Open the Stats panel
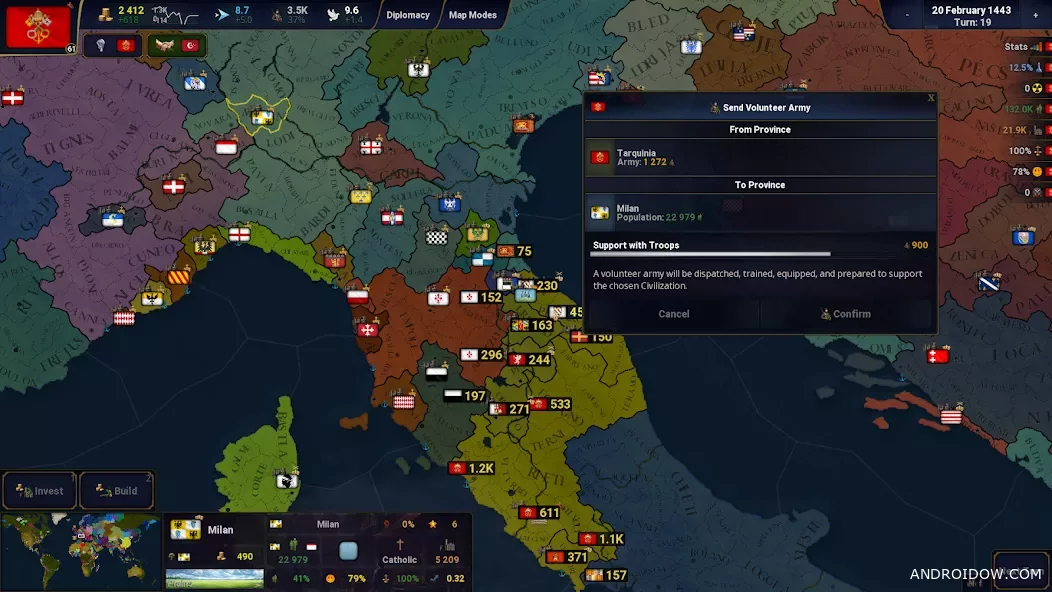Image resolution: width=1052 pixels, height=592 pixels. point(1017,47)
